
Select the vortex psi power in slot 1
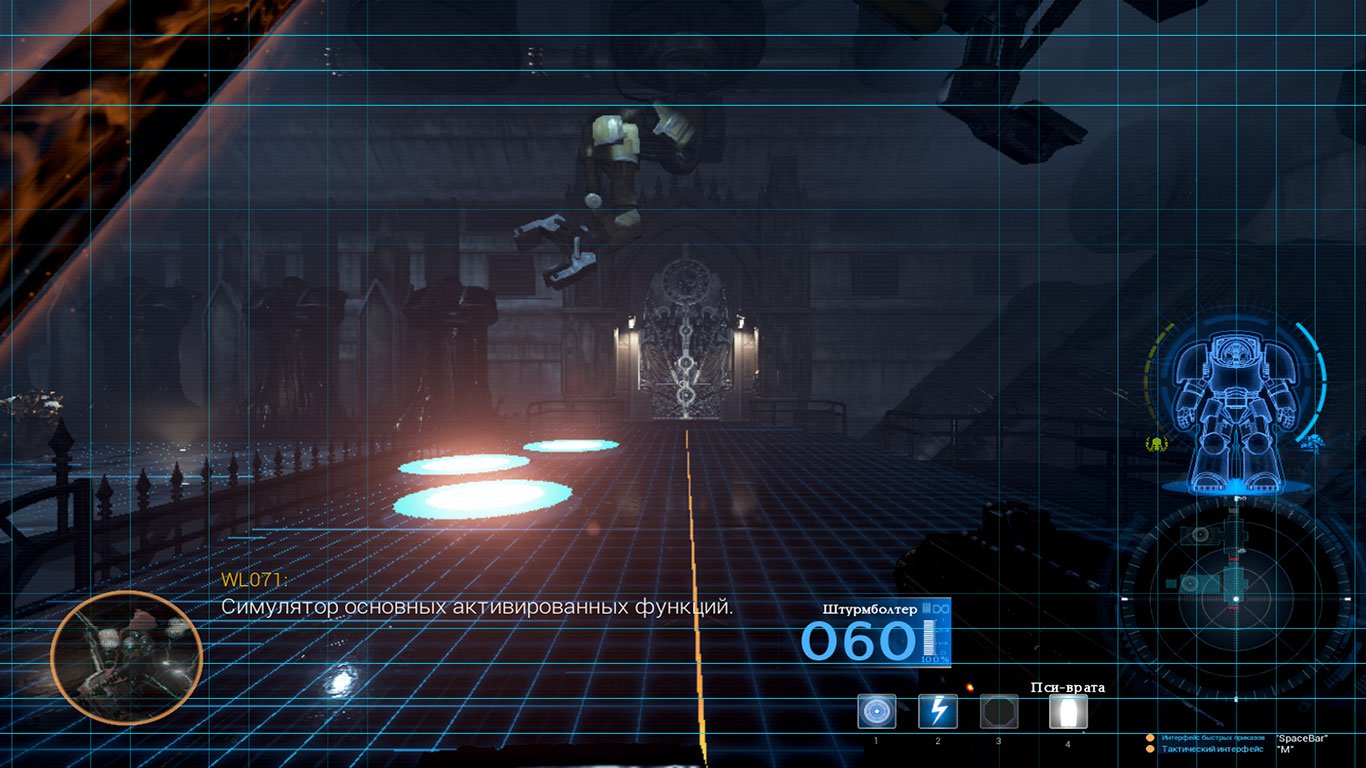point(876,710)
